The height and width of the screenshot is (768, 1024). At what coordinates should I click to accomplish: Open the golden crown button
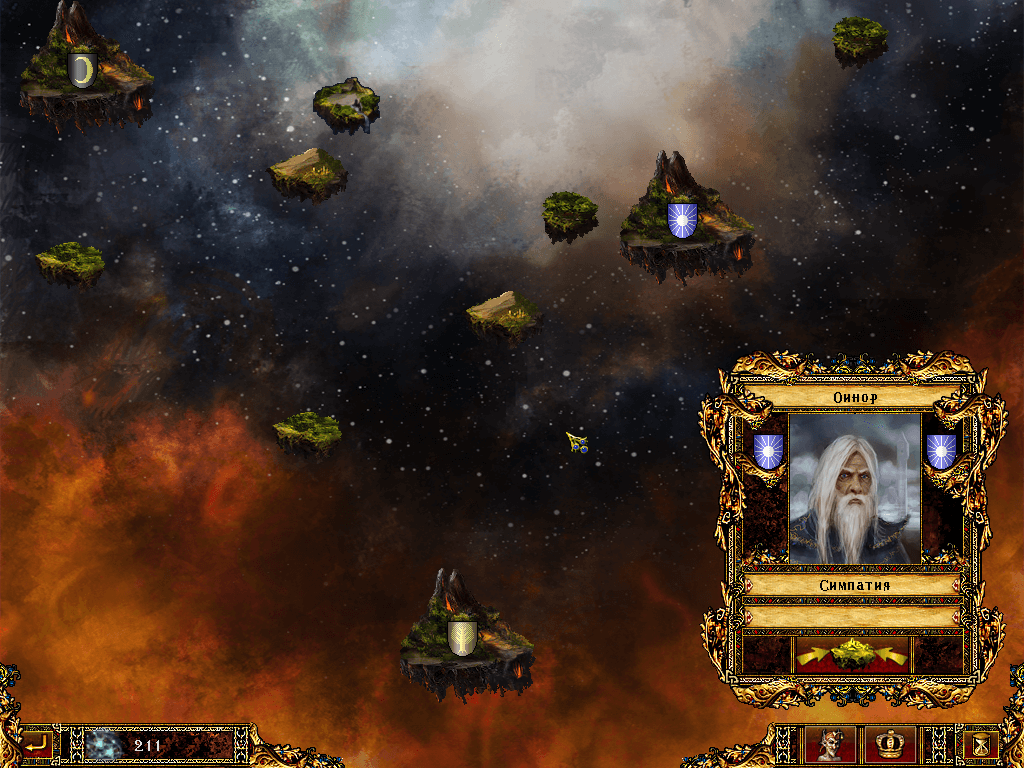tap(889, 745)
